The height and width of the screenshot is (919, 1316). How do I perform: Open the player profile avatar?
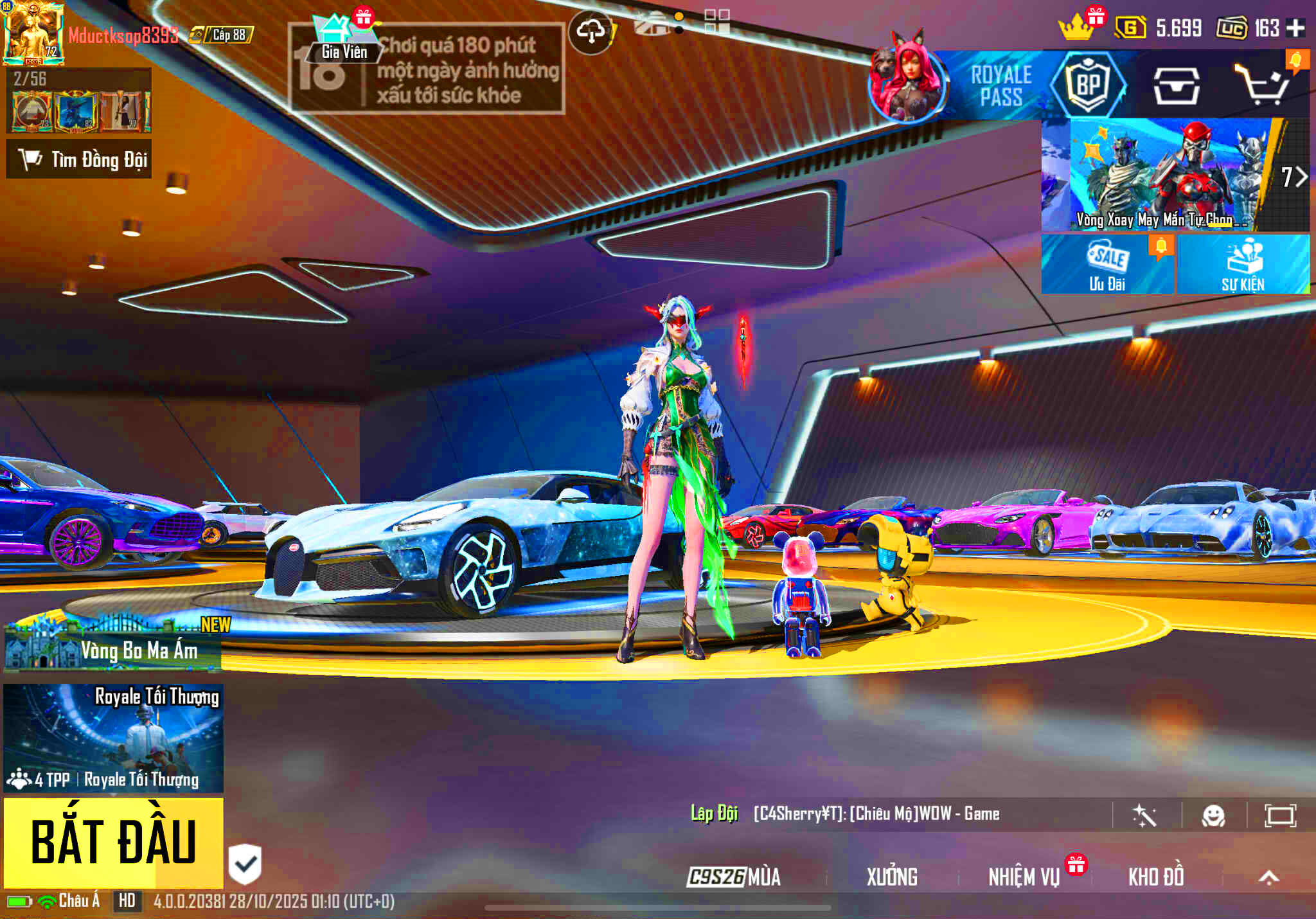(x=33, y=33)
